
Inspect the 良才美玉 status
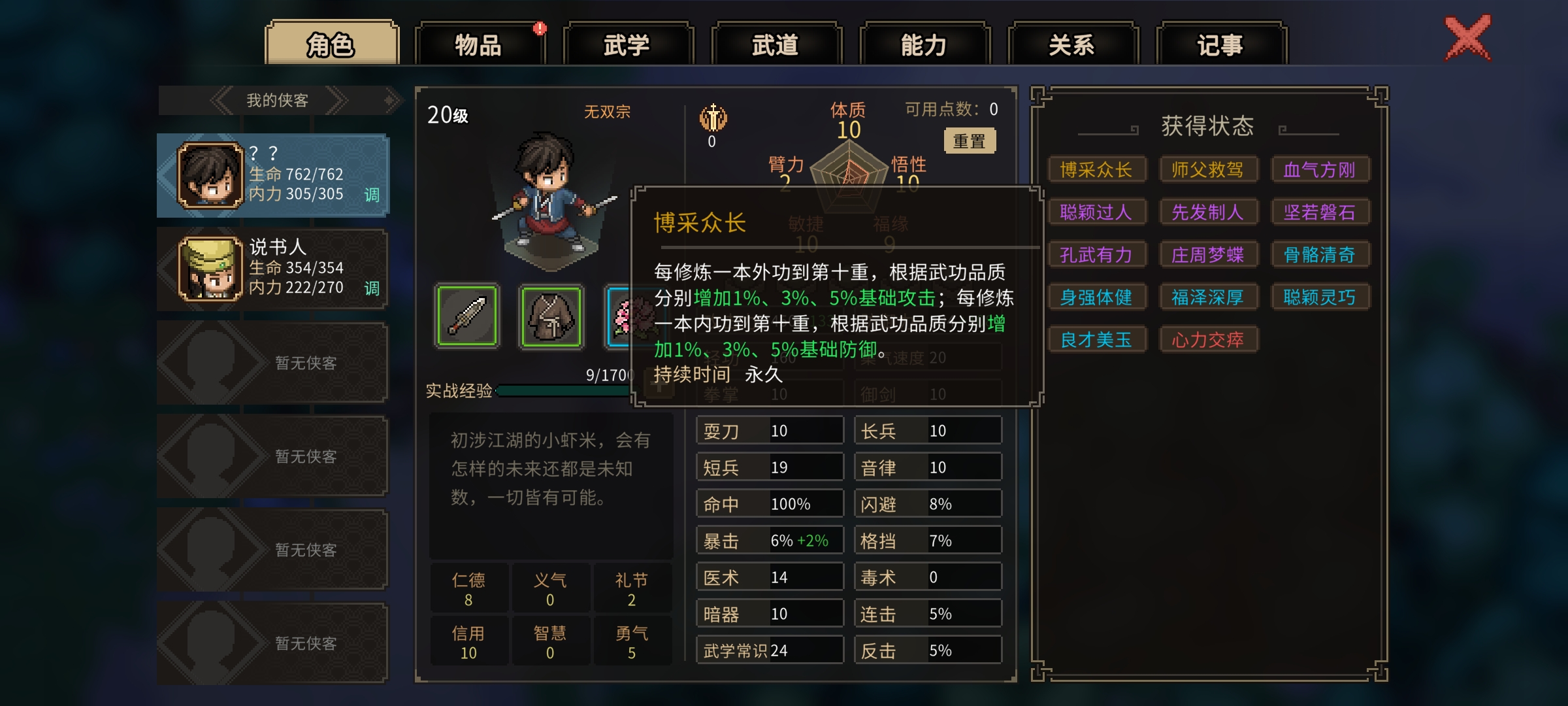[x=1096, y=340]
